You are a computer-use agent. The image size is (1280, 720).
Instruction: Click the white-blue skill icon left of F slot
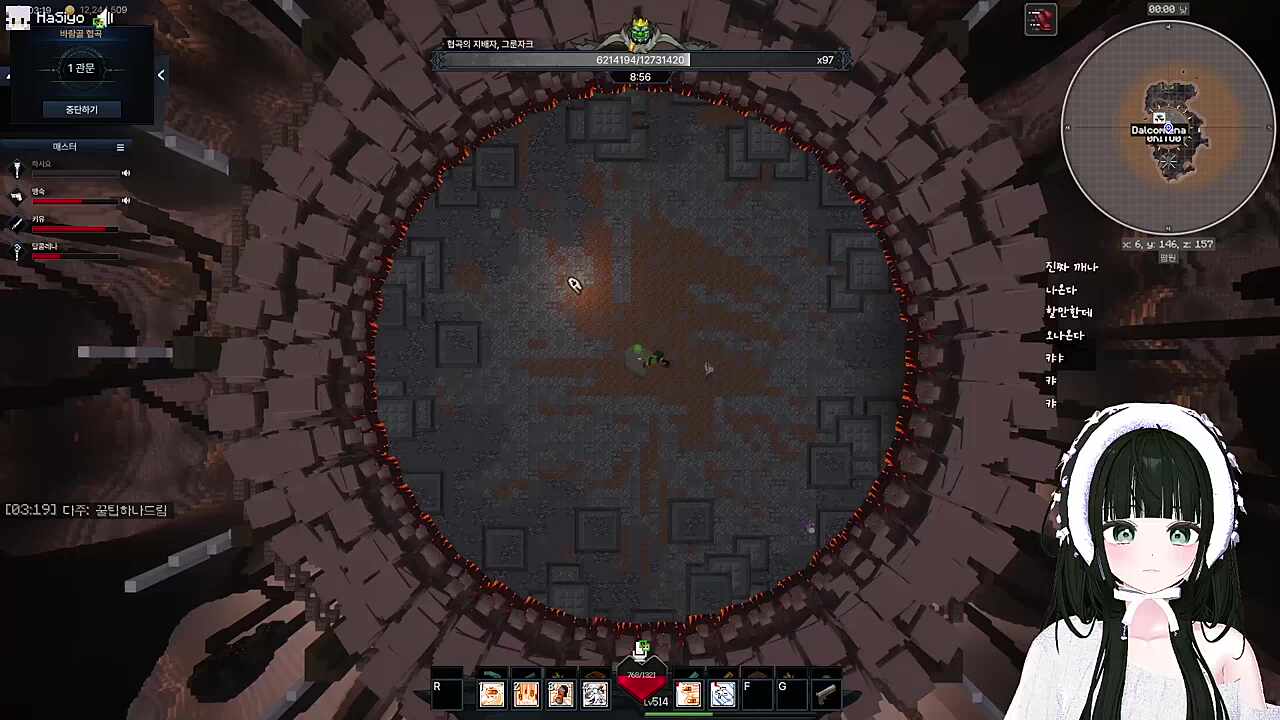pos(722,693)
